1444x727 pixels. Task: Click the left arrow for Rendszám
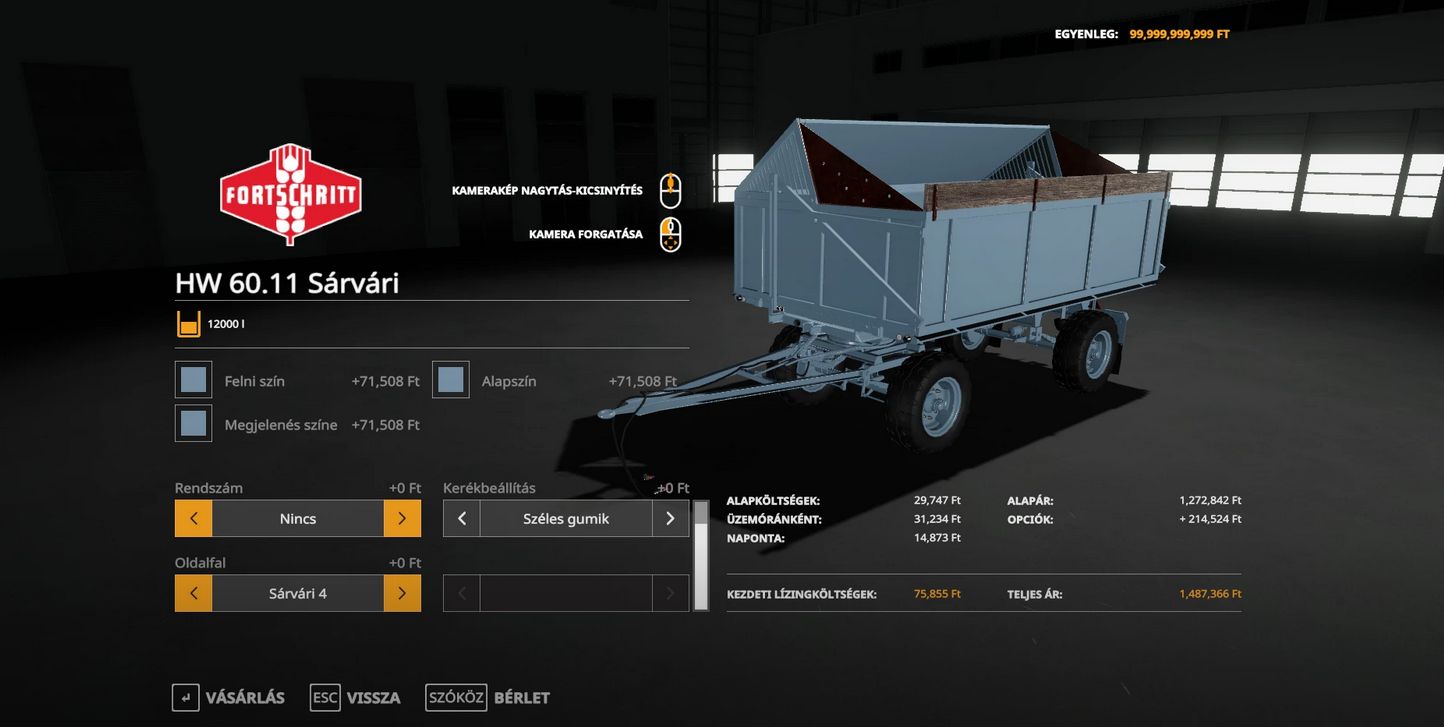(194, 519)
